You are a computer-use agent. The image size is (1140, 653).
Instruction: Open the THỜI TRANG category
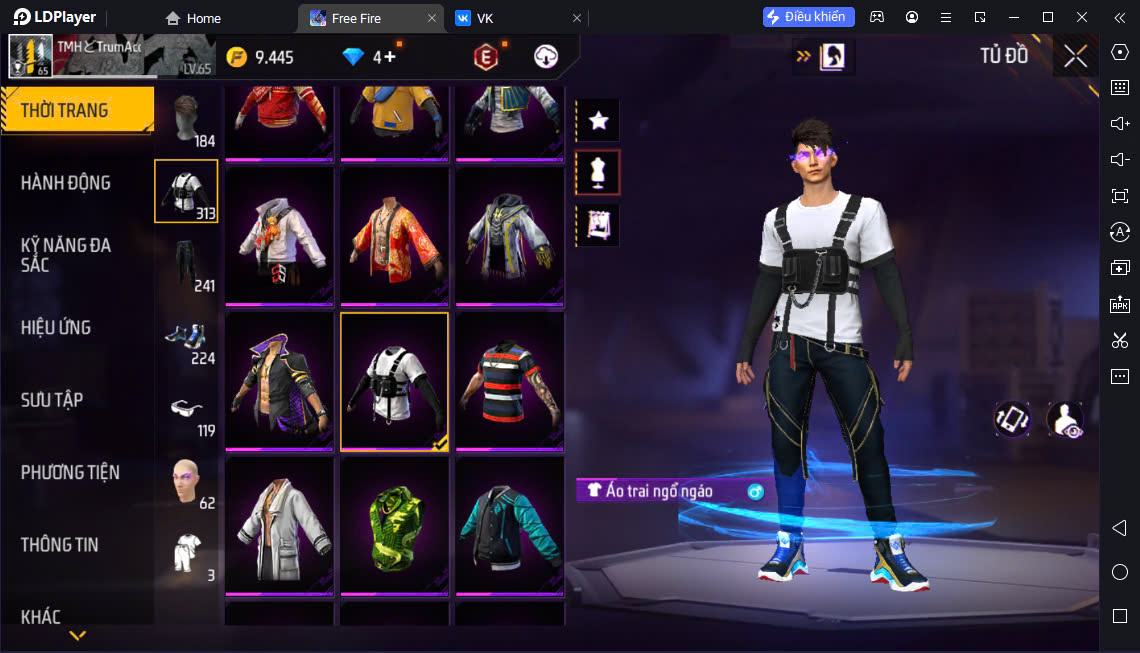tap(76, 110)
